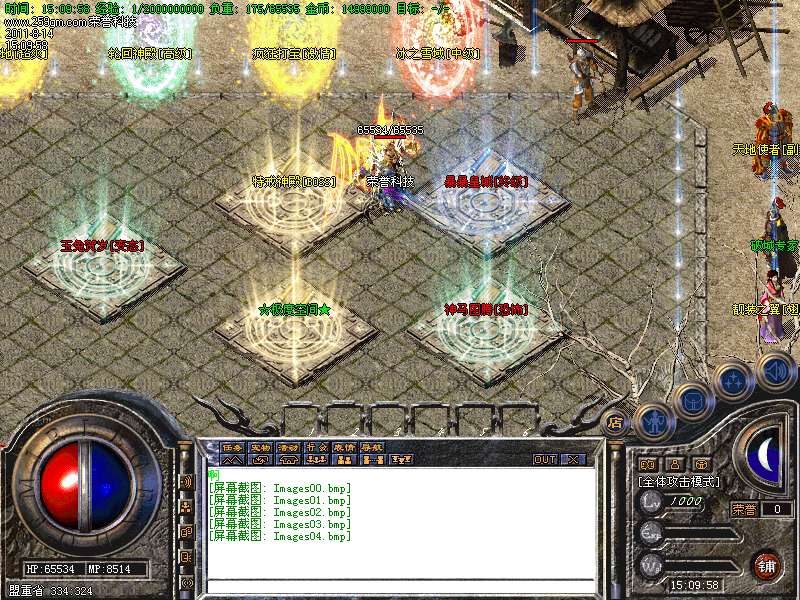Image resolution: width=800 pixels, height=600 pixels.
Task: Open the bag inventory round icon
Action: [692, 403]
